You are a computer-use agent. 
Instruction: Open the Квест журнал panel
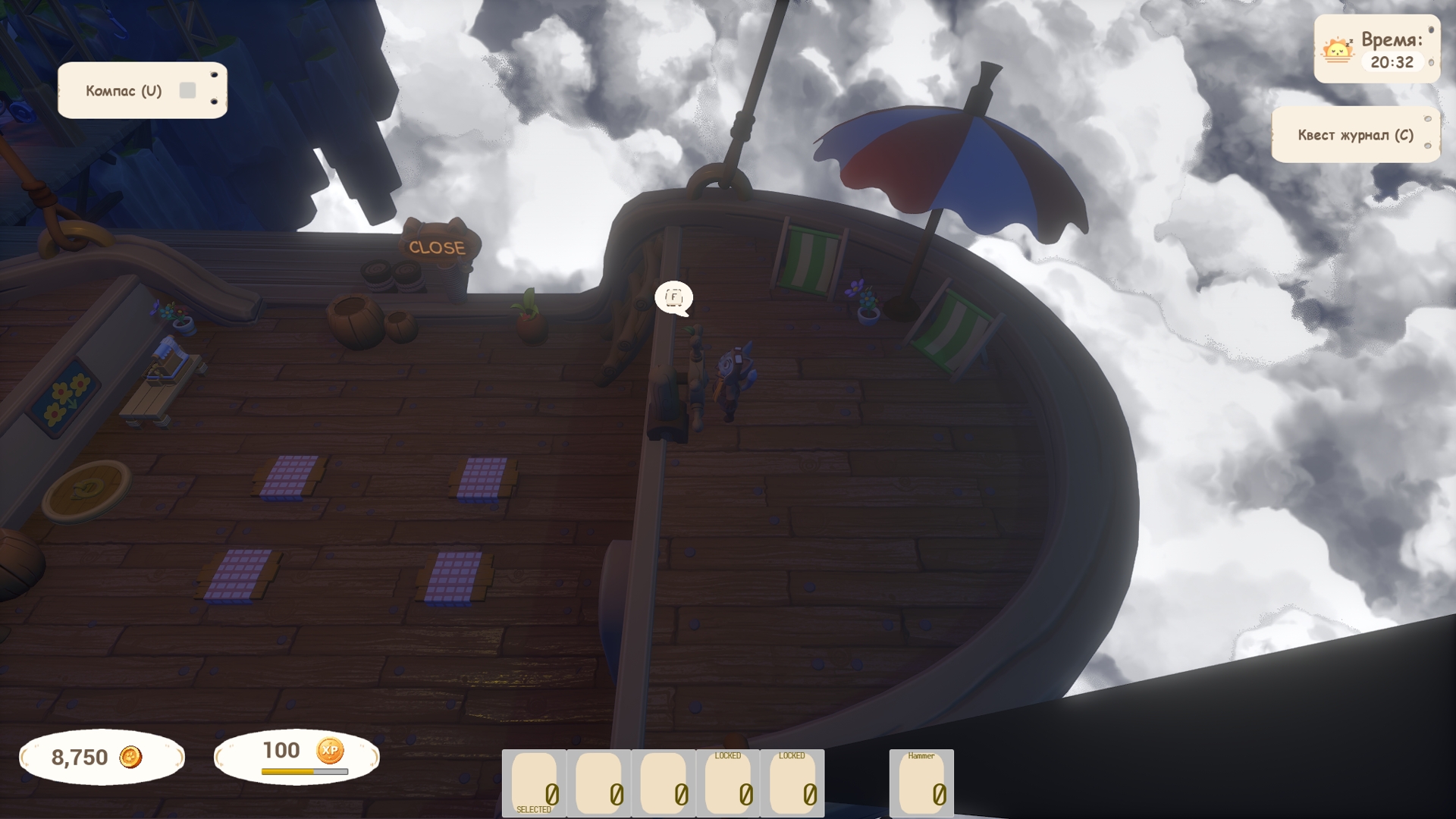[1355, 135]
